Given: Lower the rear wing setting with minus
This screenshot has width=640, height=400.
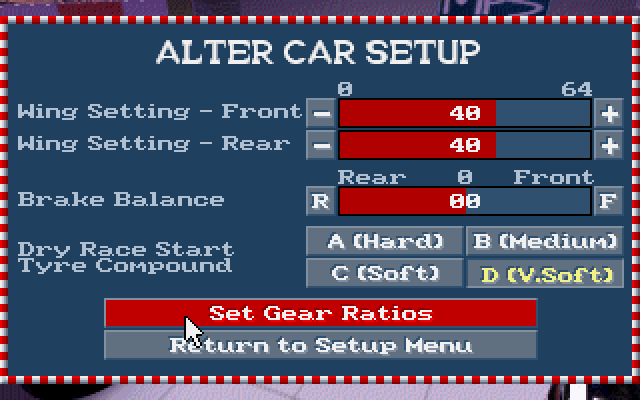Looking at the screenshot, I should [321, 144].
